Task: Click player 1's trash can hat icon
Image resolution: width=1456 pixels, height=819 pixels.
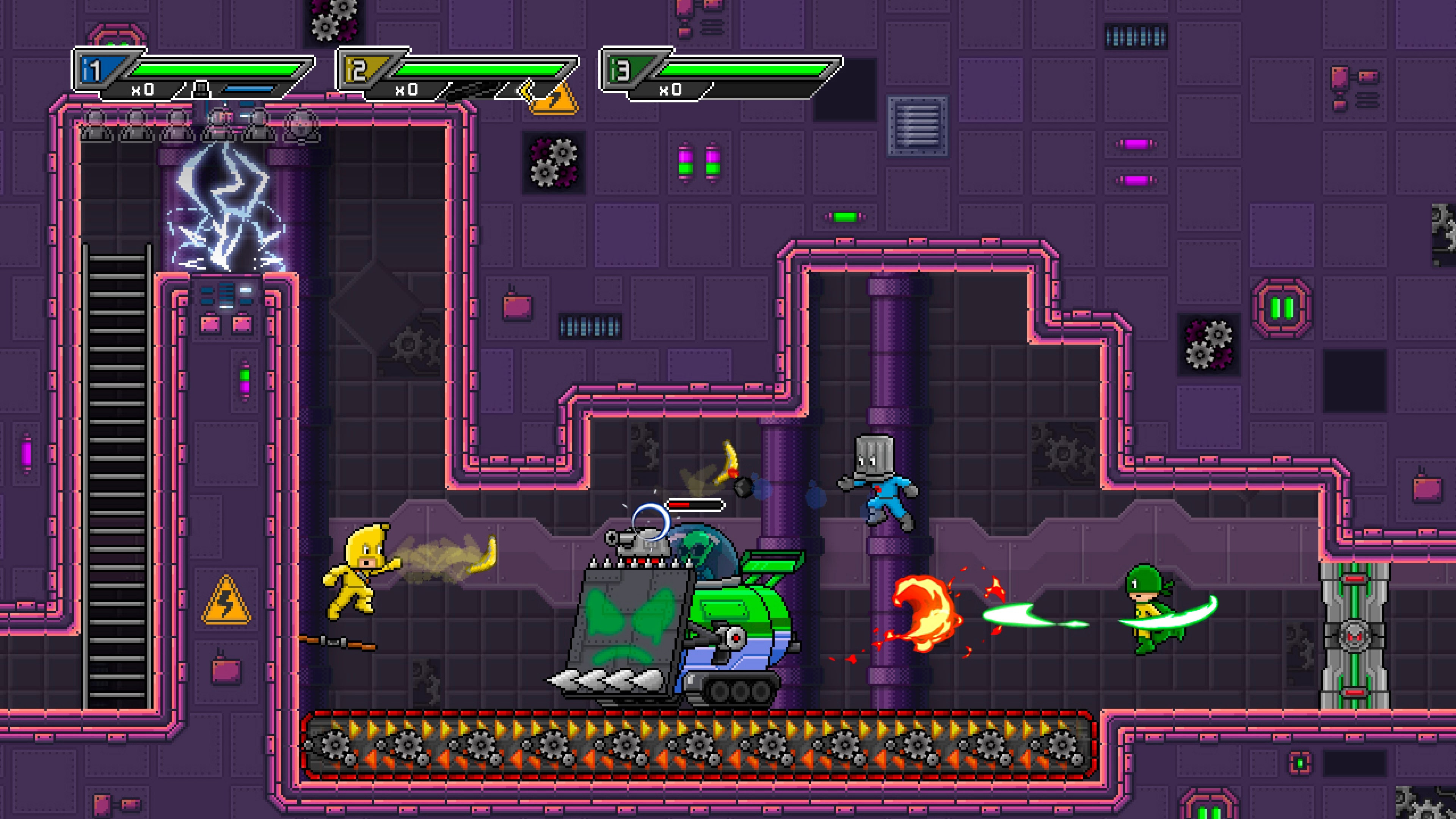Action: [201, 89]
